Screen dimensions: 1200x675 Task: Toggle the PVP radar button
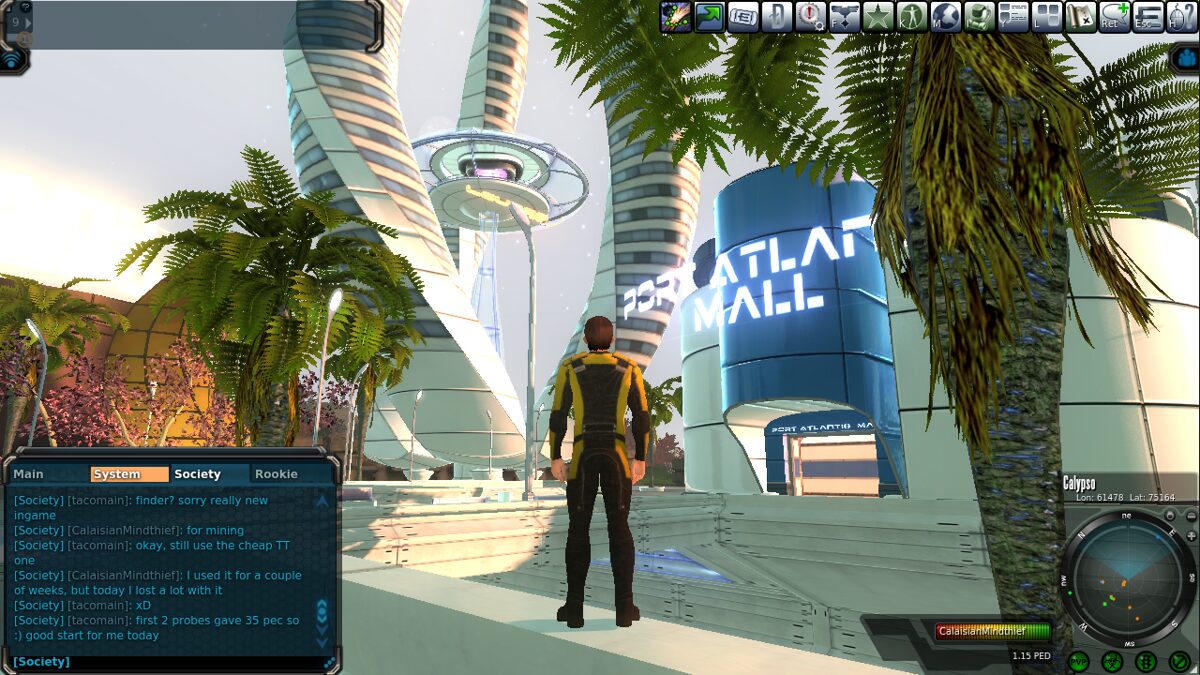[x=1078, y=661]
